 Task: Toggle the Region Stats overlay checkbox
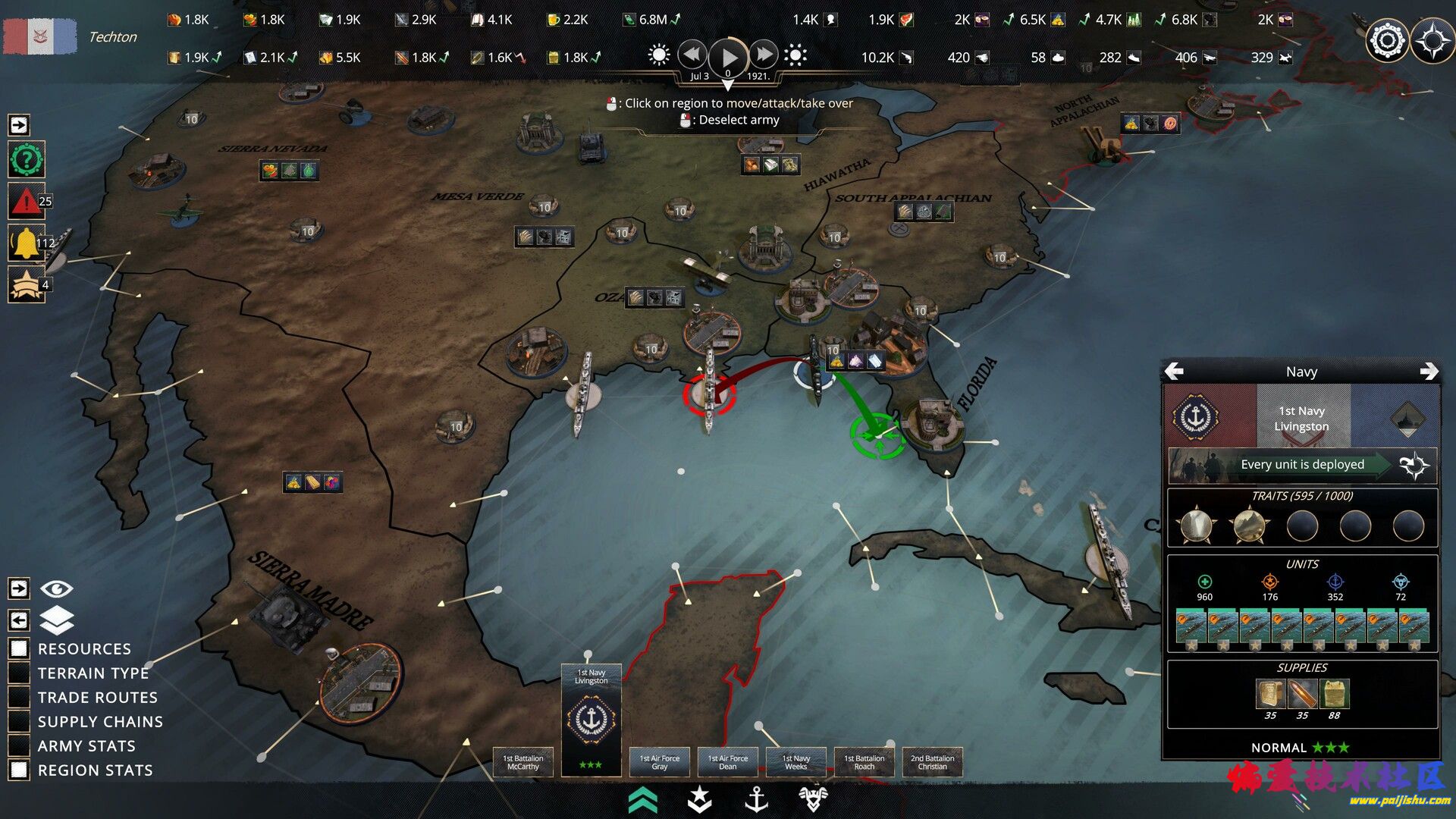(19, 770)
